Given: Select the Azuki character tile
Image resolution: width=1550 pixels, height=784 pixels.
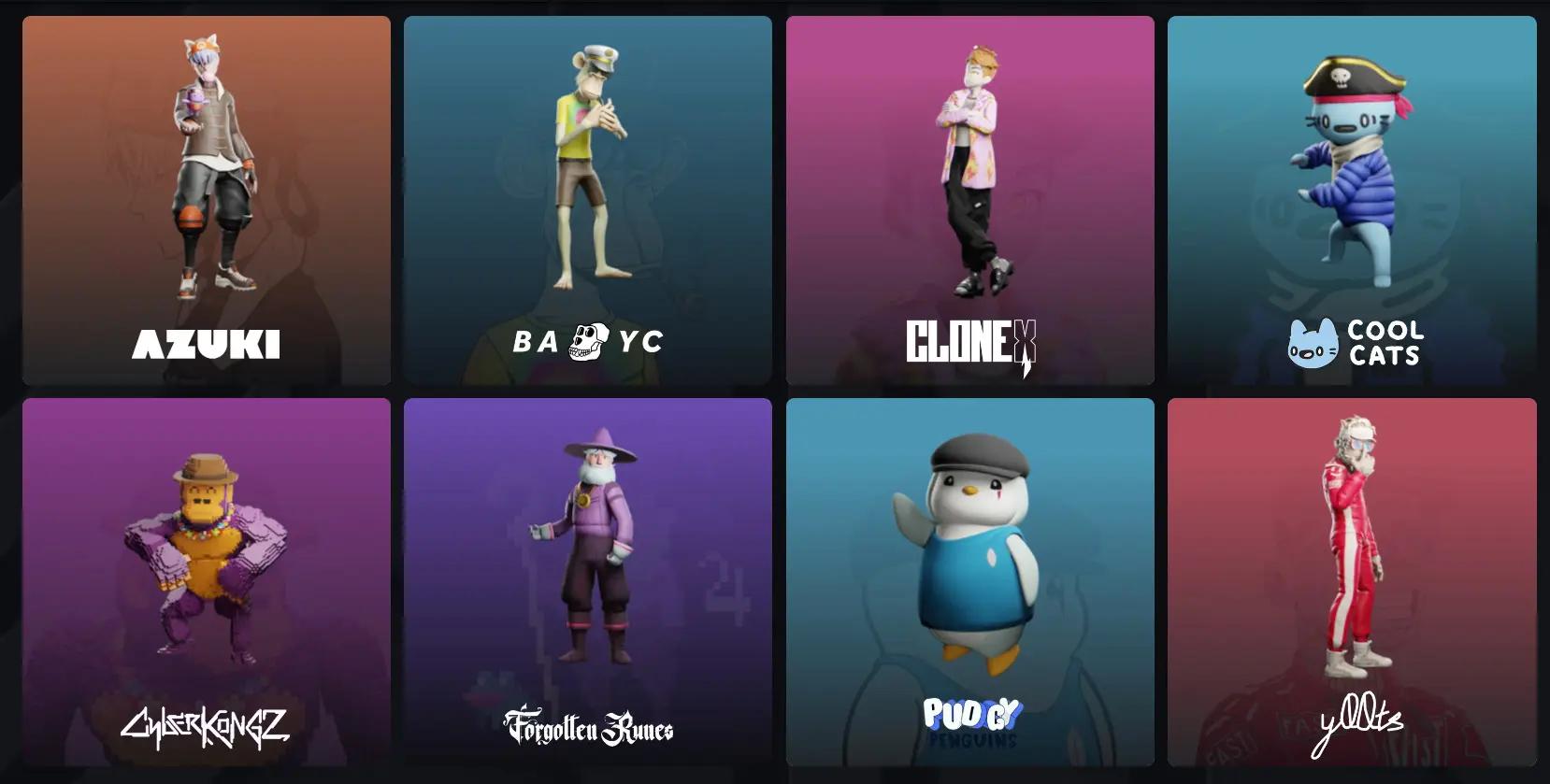Looking at the screenshot, I should point(207,200).
